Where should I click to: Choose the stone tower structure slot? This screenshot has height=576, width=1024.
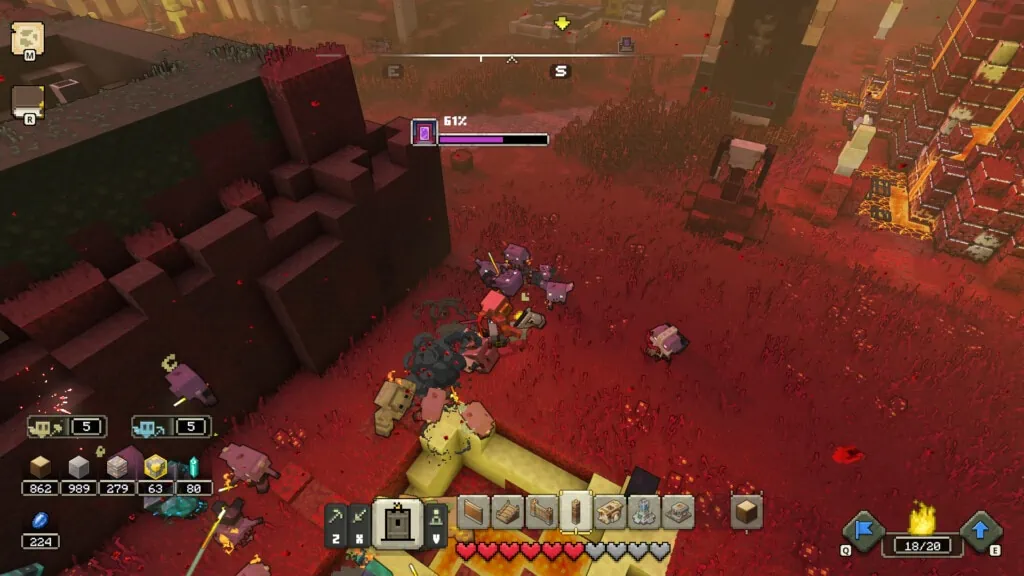click(643, 512)
